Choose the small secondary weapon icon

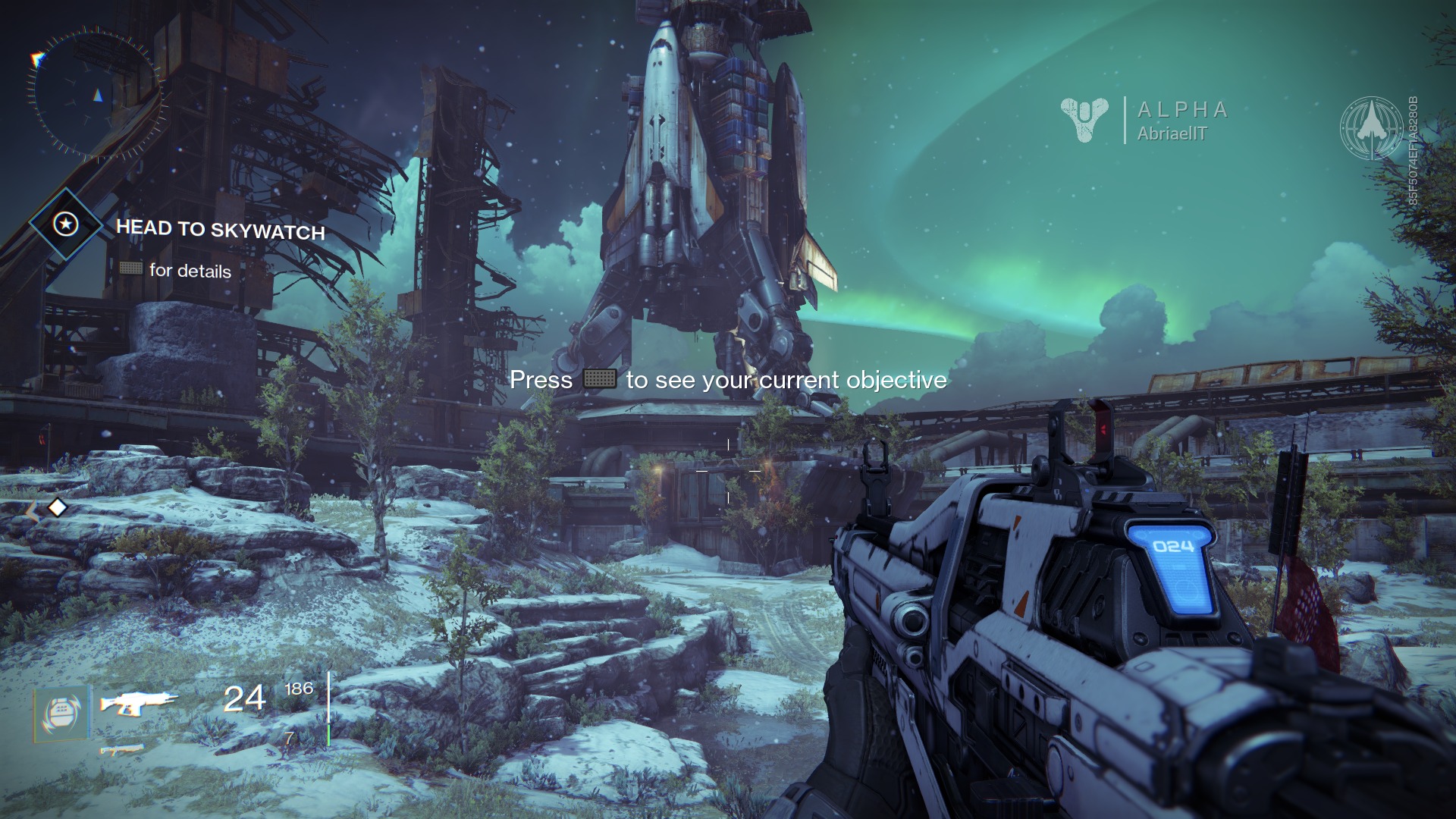pos(122,750)
